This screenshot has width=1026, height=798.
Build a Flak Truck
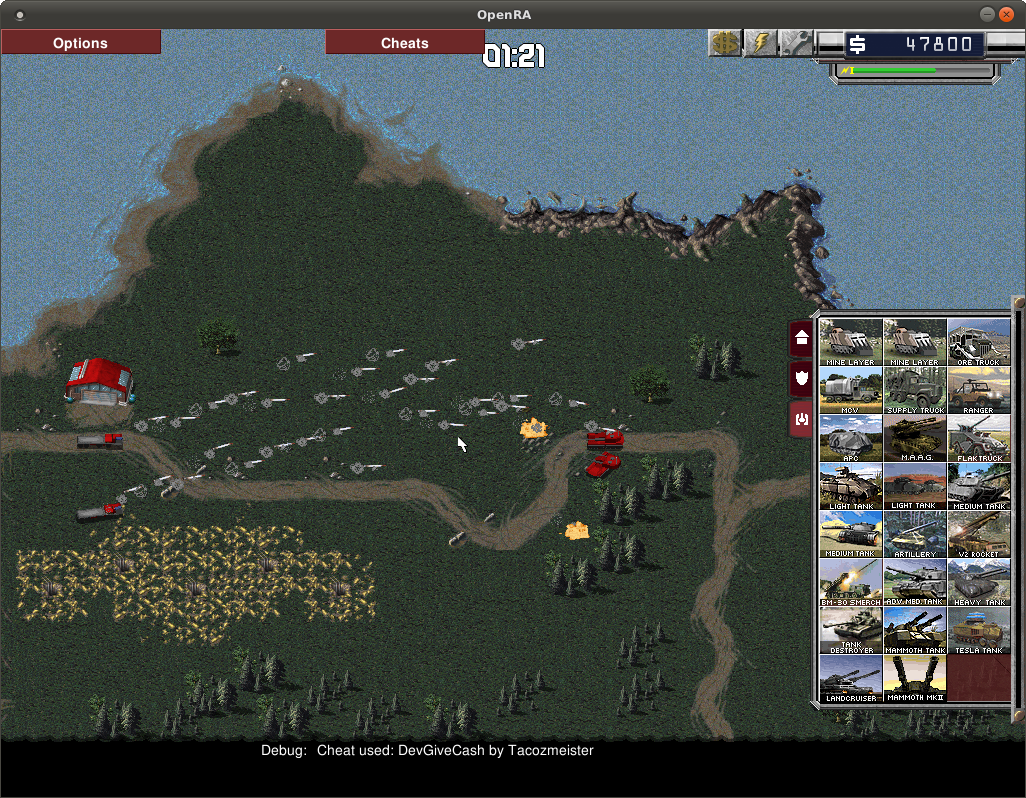(x=979, y=438)
